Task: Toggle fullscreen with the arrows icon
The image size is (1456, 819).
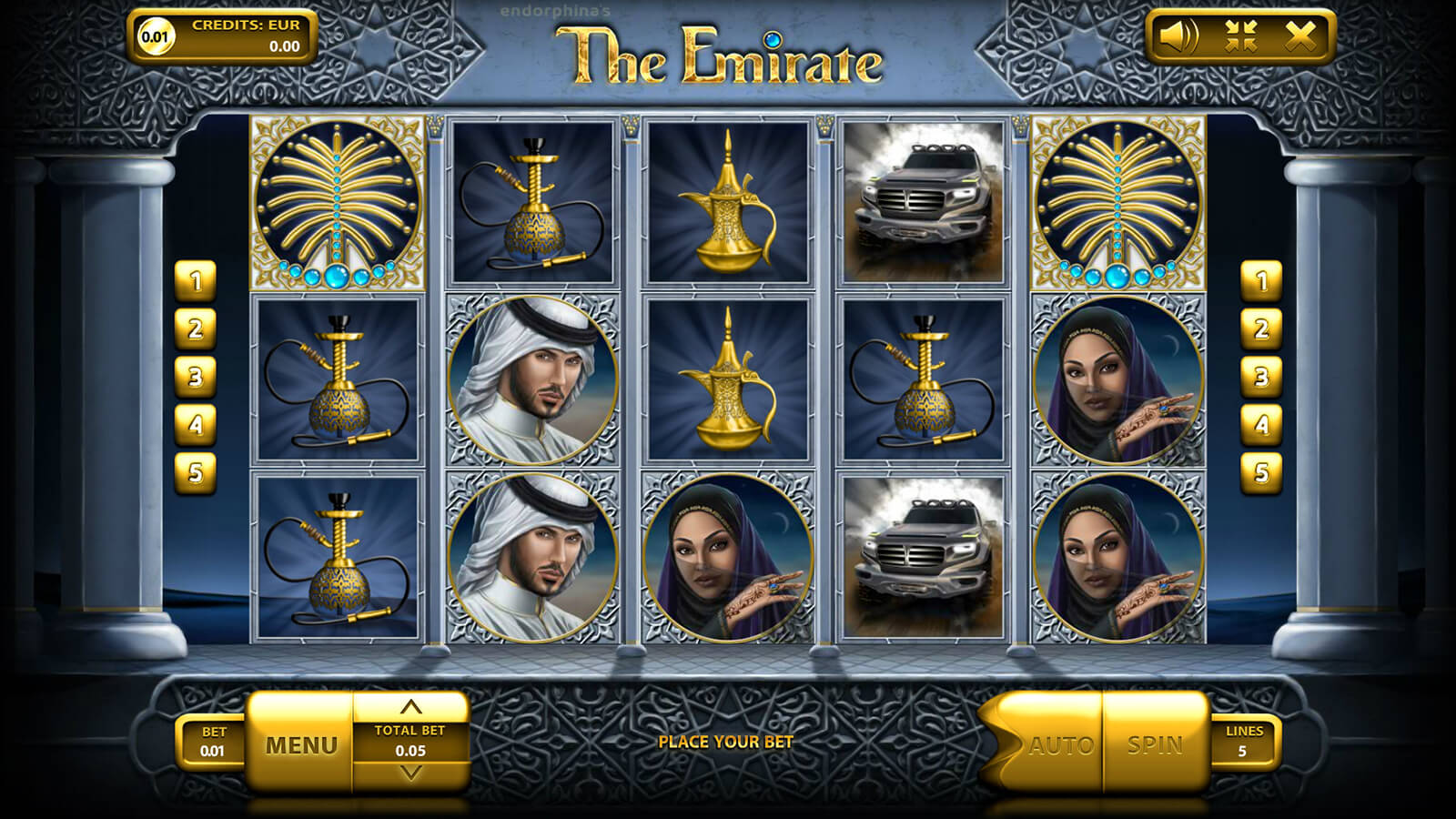Action: (x=1240, y=36)
